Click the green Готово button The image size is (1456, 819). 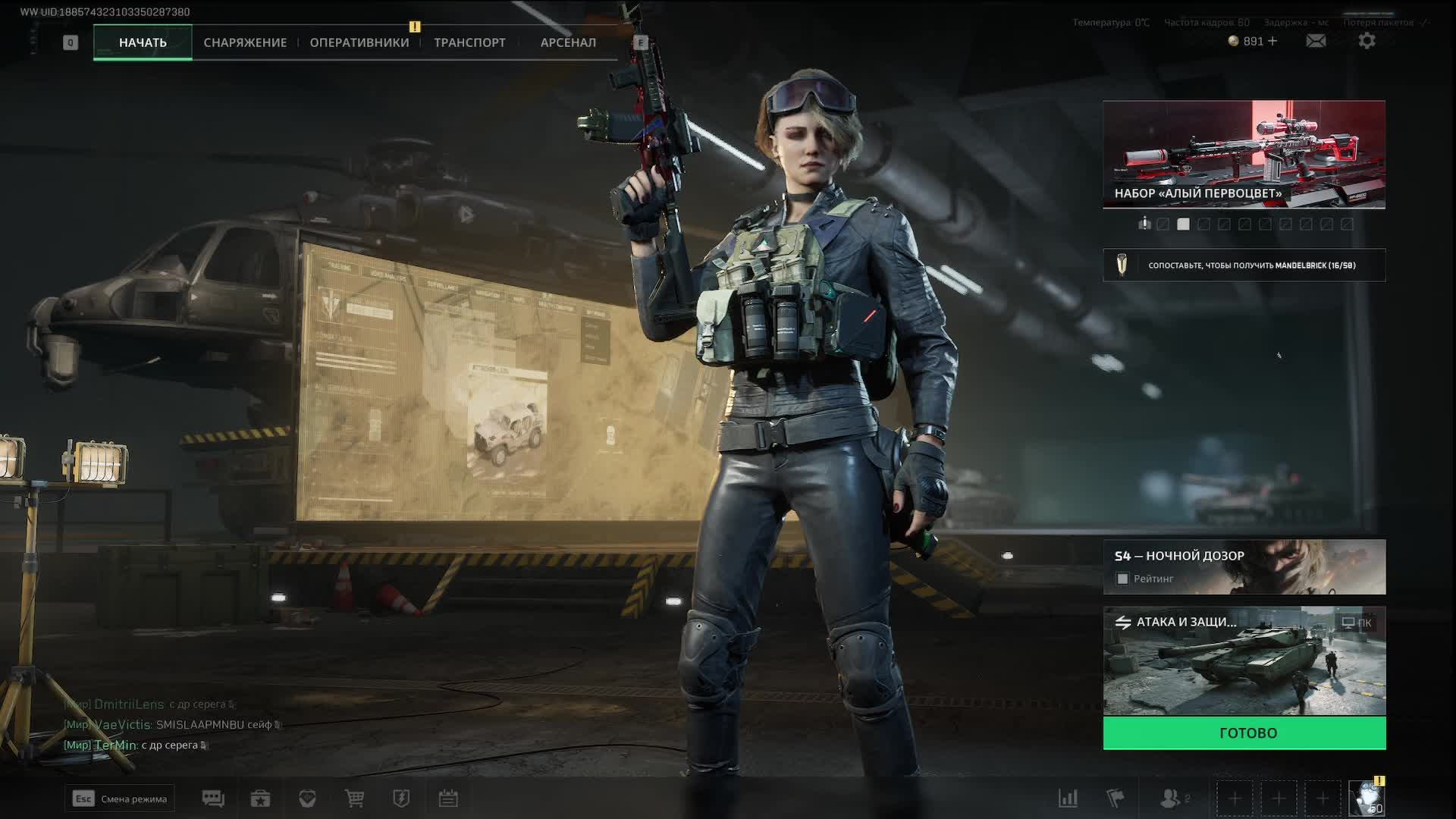coord(1244,733)
